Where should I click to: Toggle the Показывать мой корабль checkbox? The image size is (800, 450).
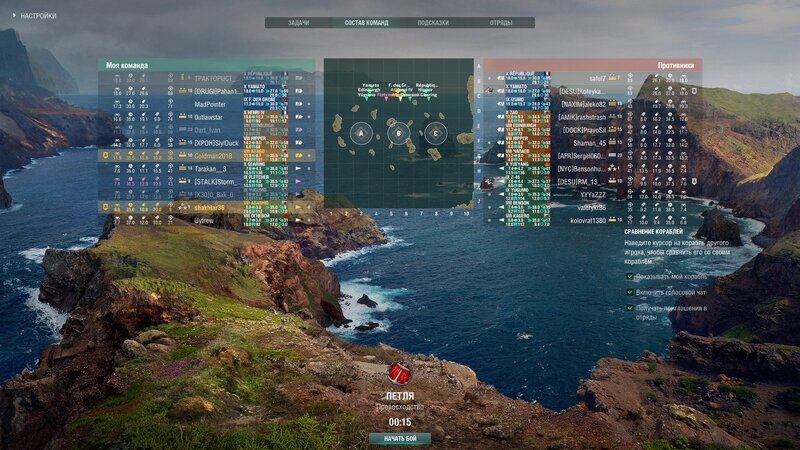click(630, 275)
